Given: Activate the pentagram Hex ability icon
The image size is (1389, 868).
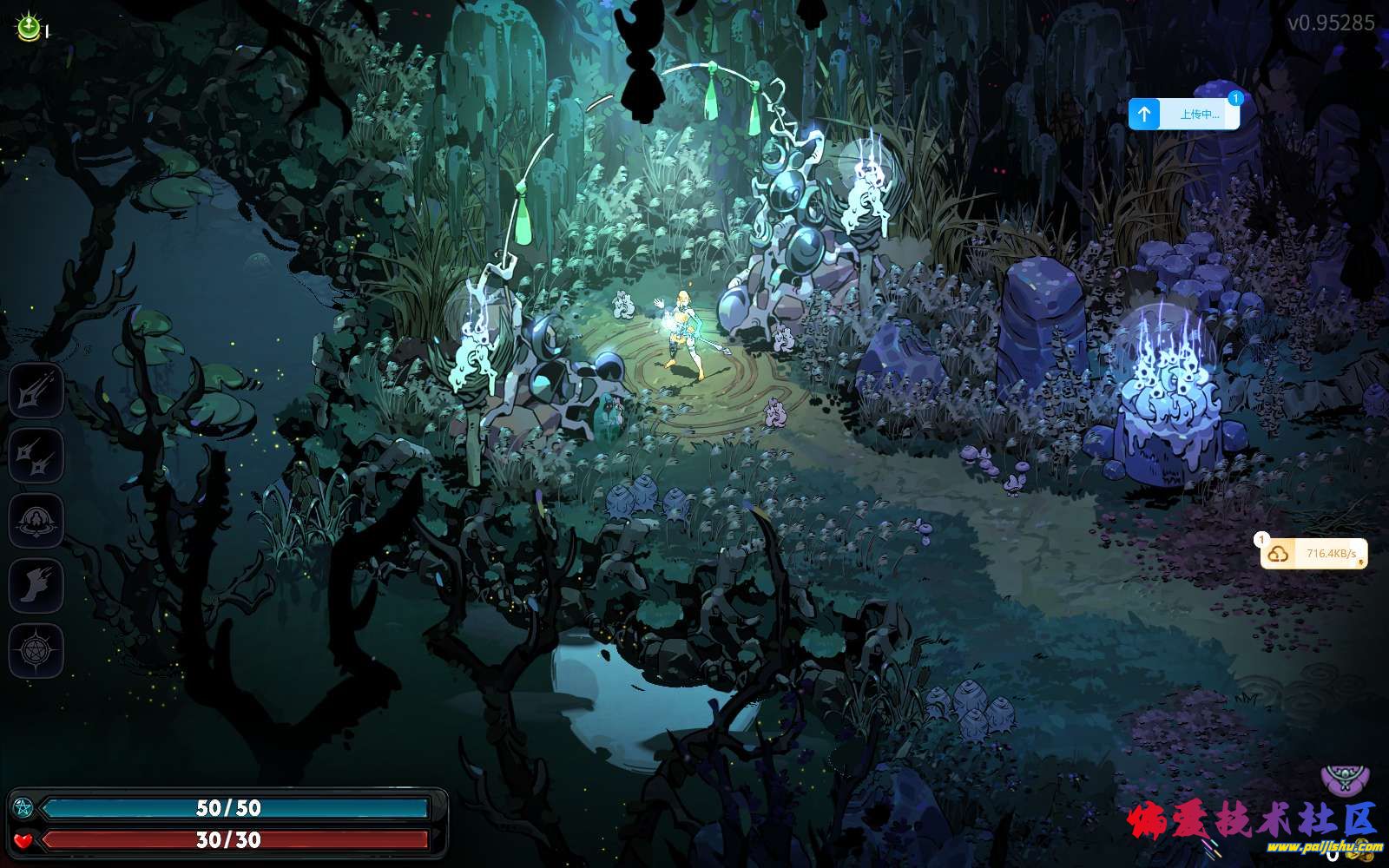Looking at the screenshot, I should tap(36, 650).
